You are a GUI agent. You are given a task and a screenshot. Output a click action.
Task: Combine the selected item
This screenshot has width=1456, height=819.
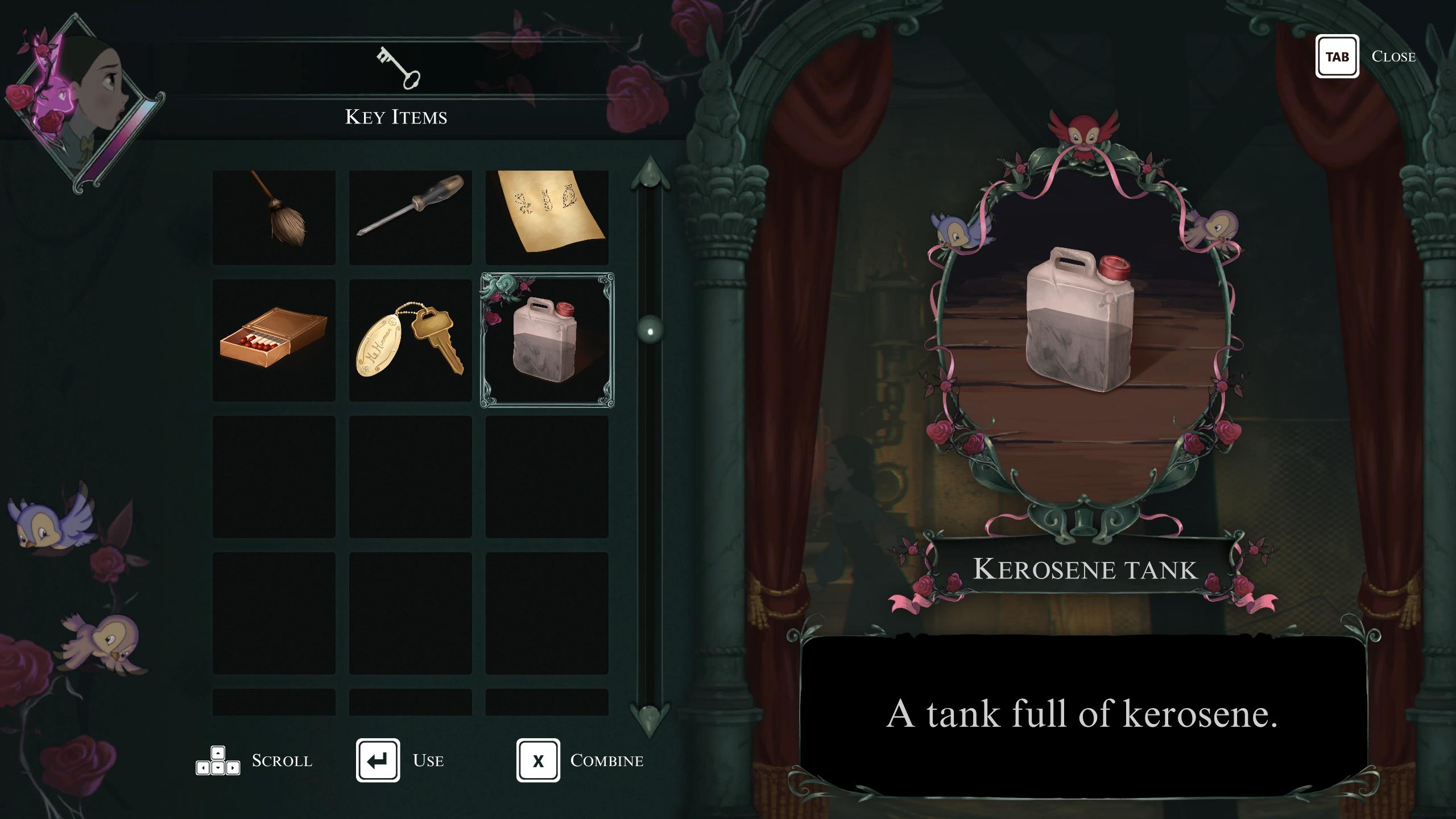(x=538, y=760)
